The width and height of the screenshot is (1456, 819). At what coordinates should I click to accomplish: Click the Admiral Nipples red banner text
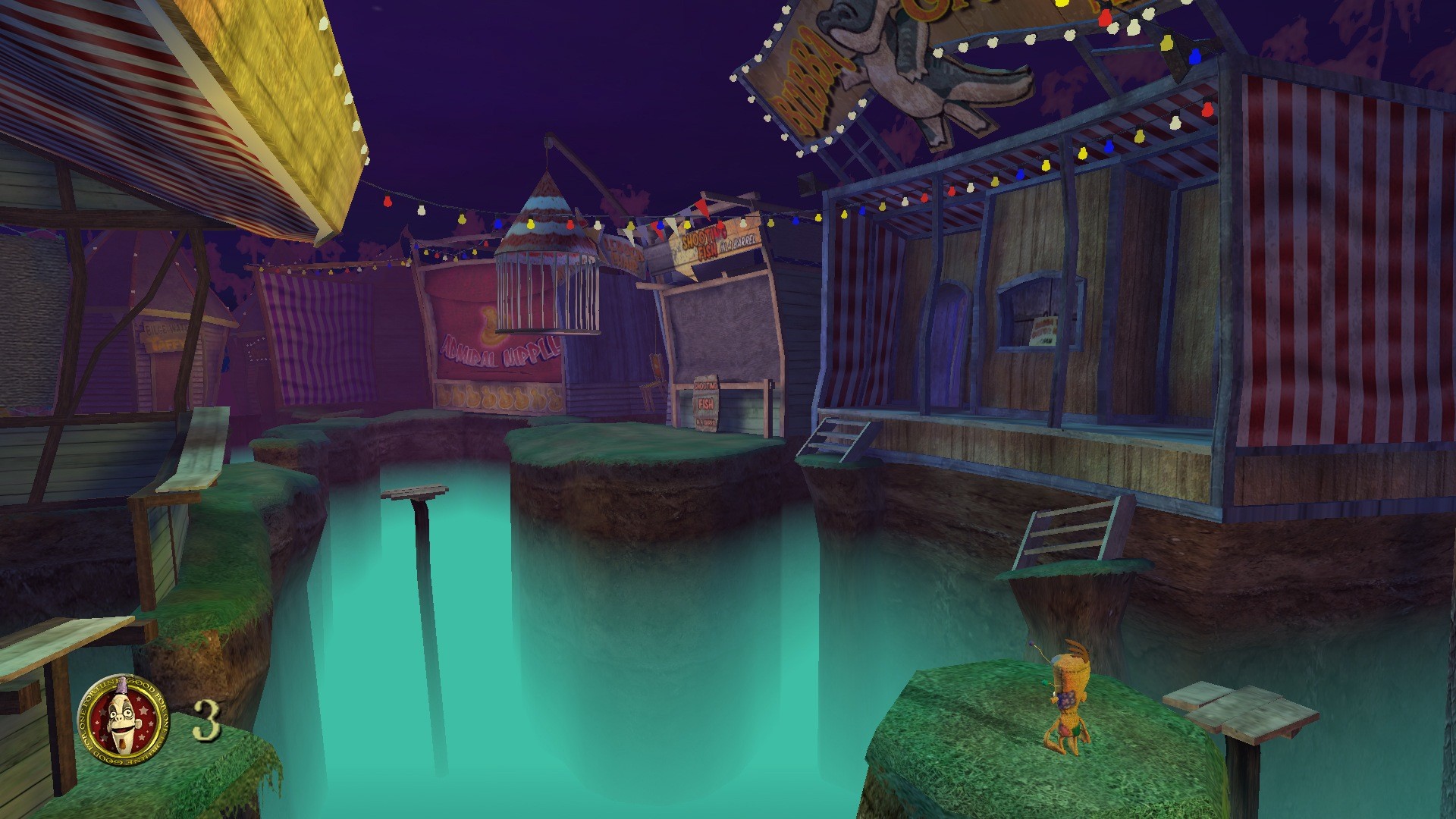499,349
